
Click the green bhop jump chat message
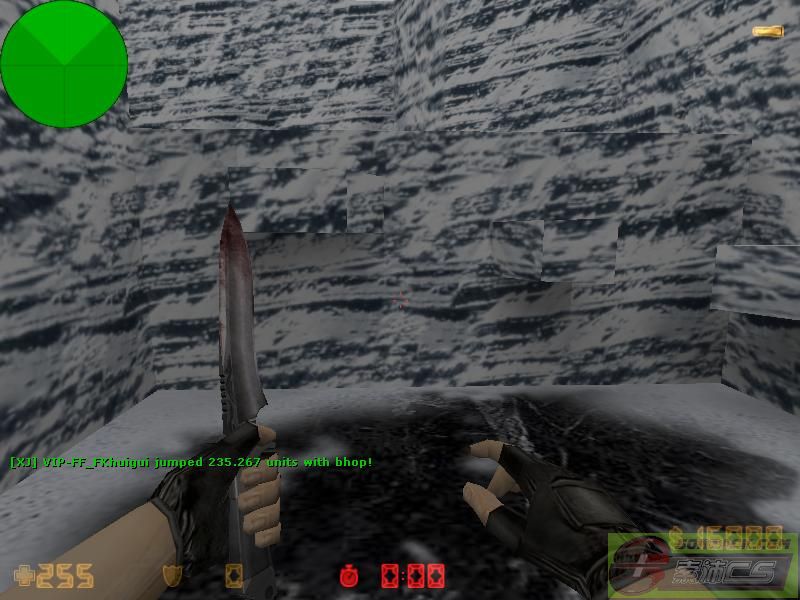click(190, 463)
